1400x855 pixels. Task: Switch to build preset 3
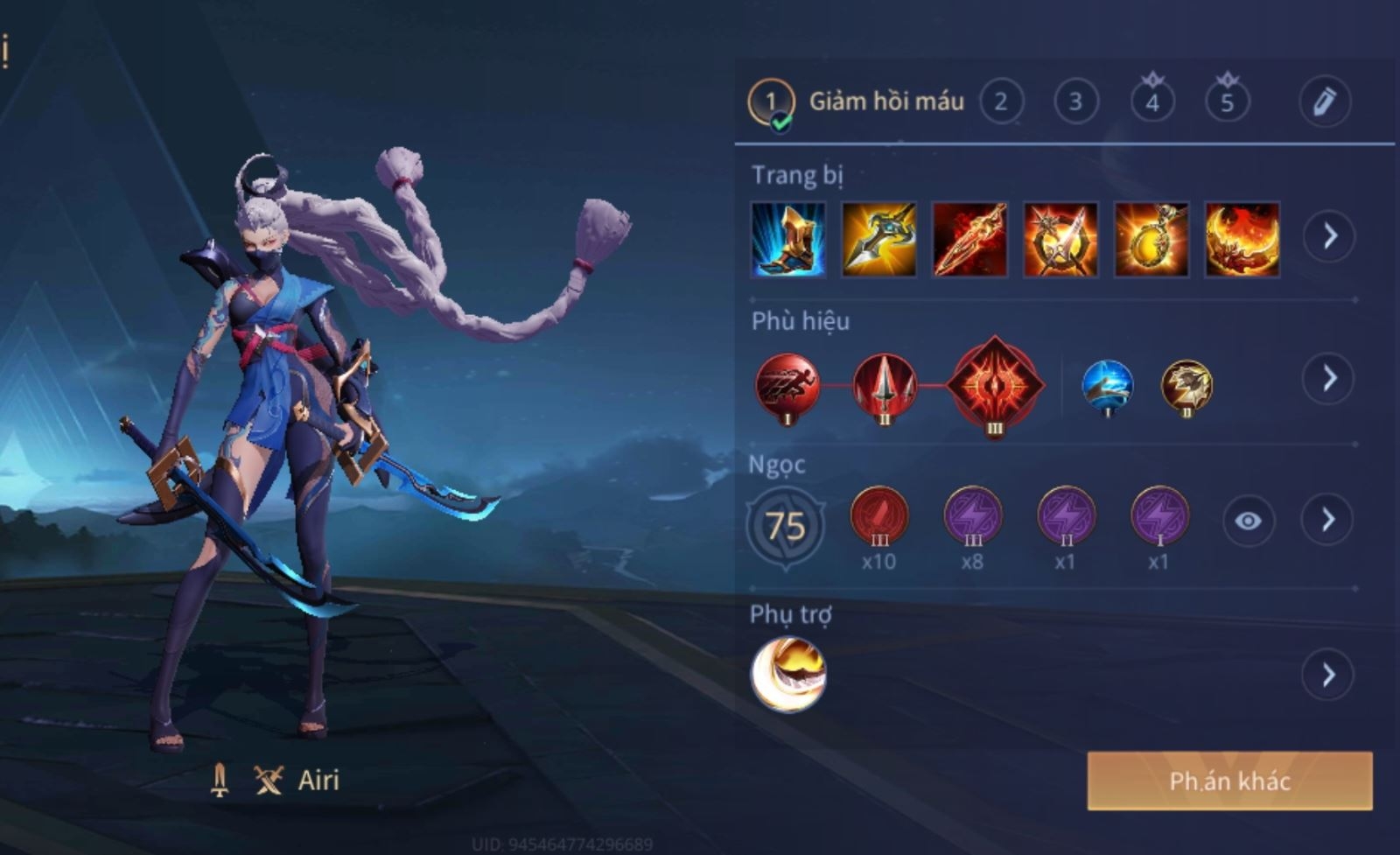[1075, 102]
